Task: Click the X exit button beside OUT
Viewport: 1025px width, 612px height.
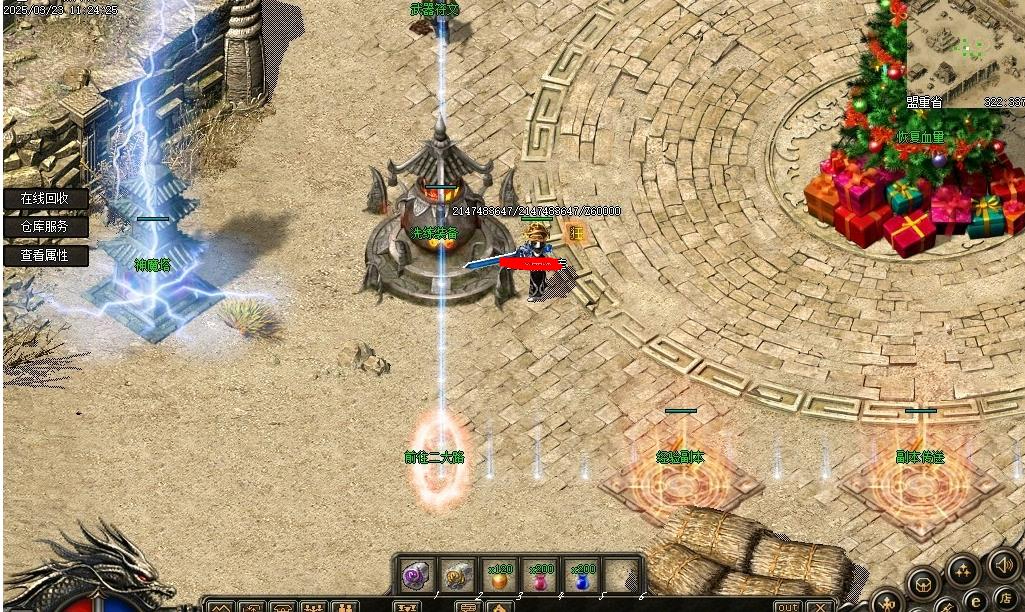Action: click(x=819, y=606)
